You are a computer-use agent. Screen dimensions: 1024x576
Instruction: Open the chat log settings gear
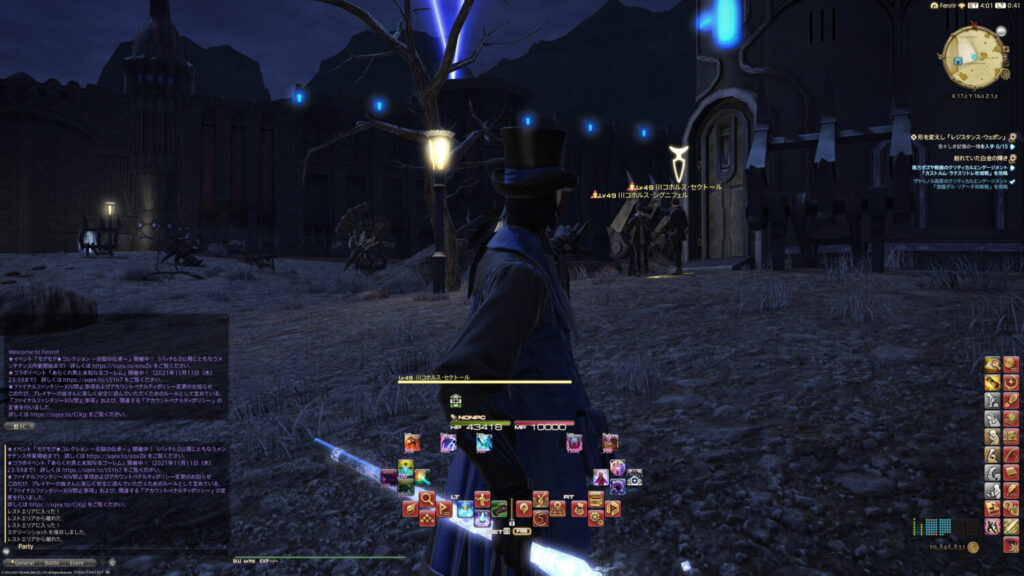coord(111,562)
